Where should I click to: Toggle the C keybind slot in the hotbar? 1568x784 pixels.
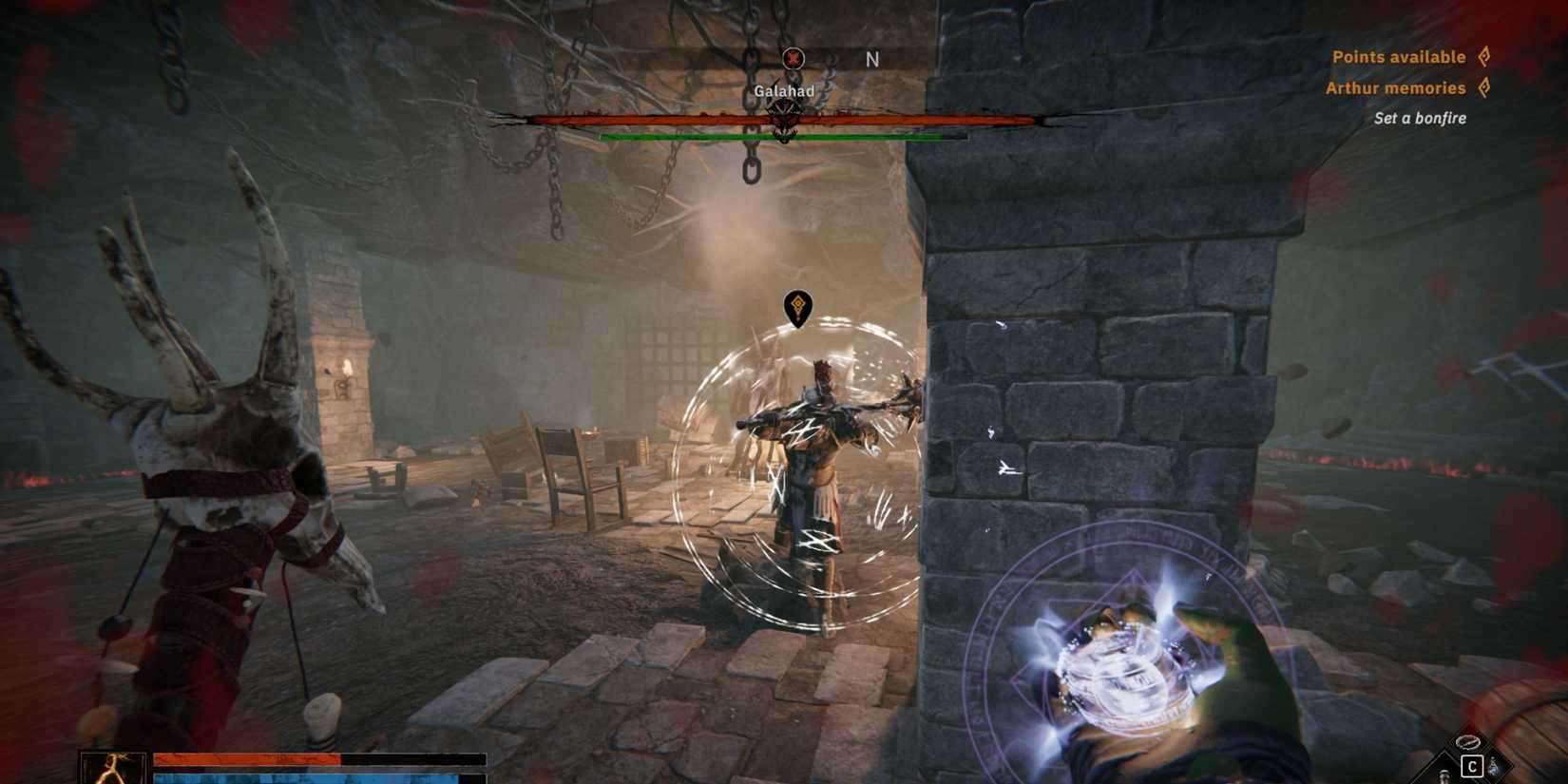click(x=1472, y=765)
